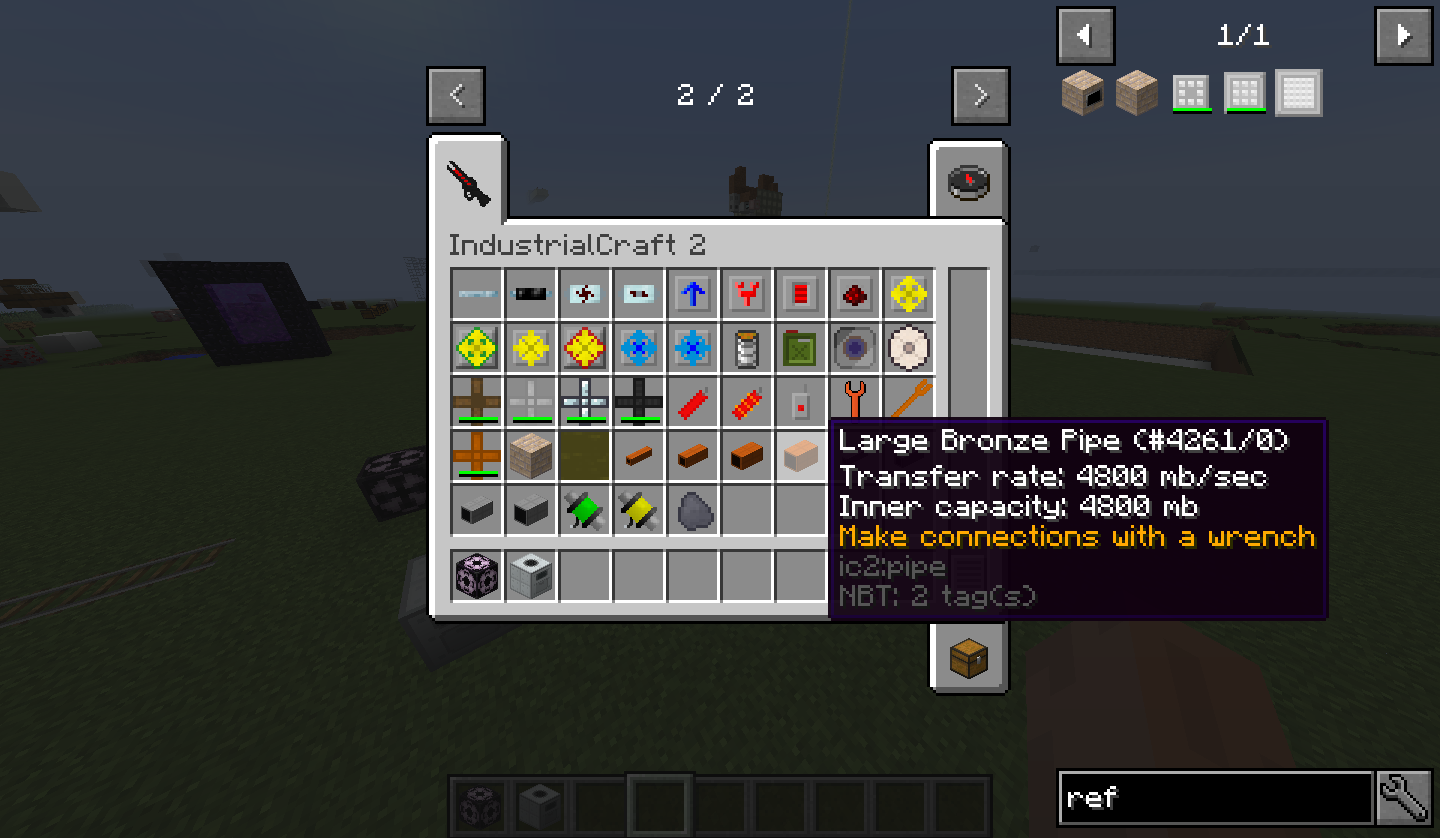Click the JEI next page arrow
The height and width of the screenshot is (838, 1440).
pos(1403,36)
